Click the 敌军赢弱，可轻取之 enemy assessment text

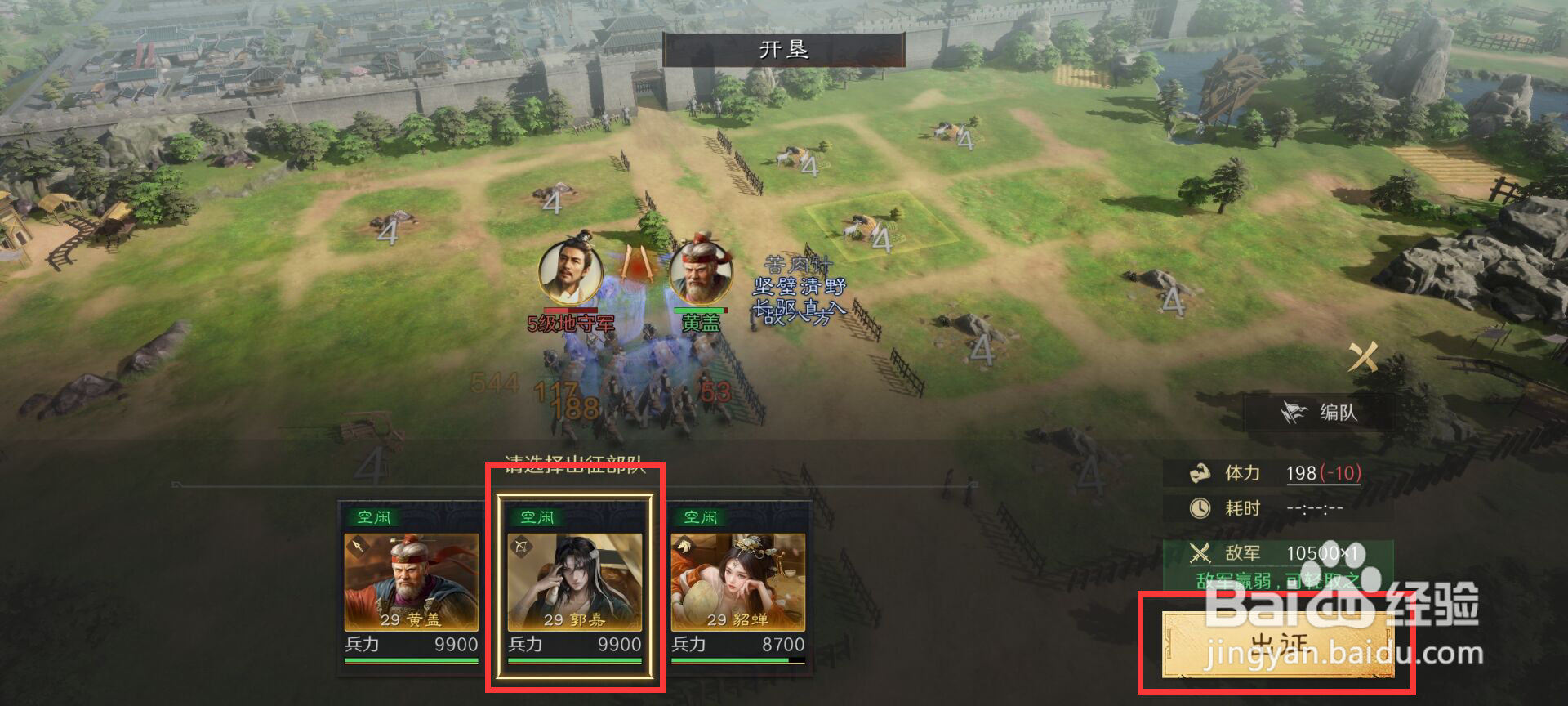coord(1279,579)
